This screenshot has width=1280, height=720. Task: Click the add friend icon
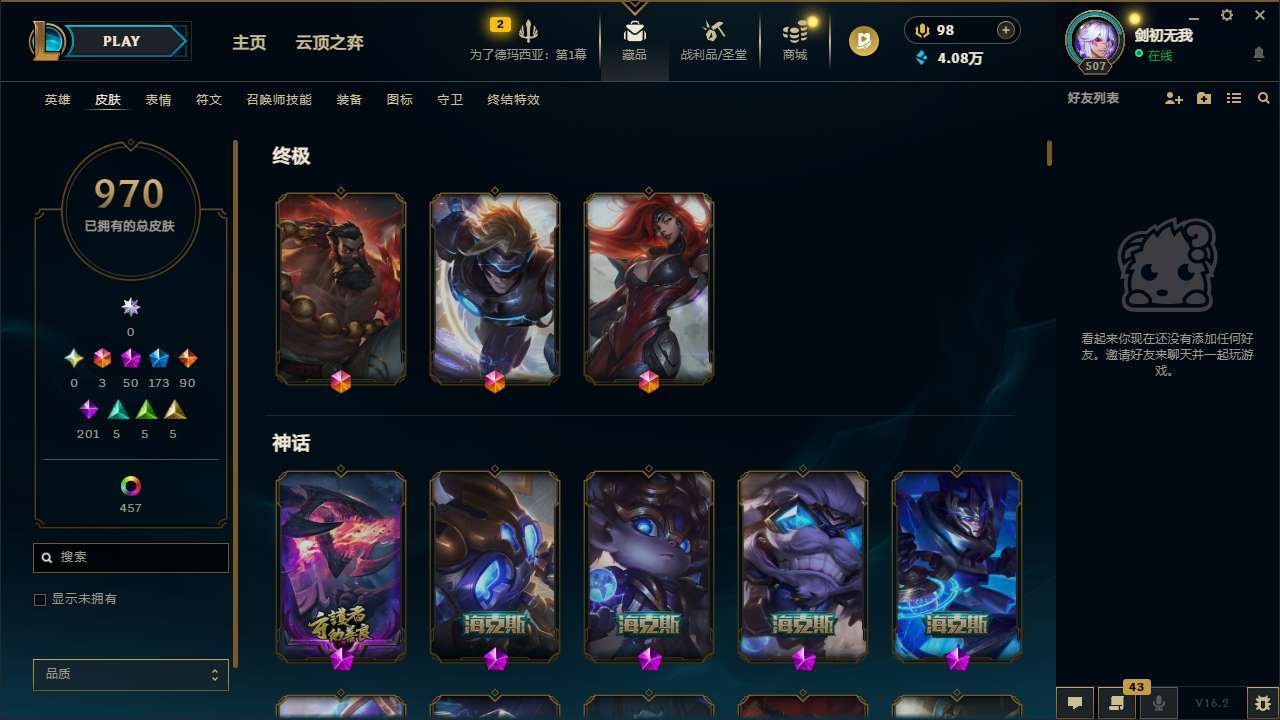1172,98
